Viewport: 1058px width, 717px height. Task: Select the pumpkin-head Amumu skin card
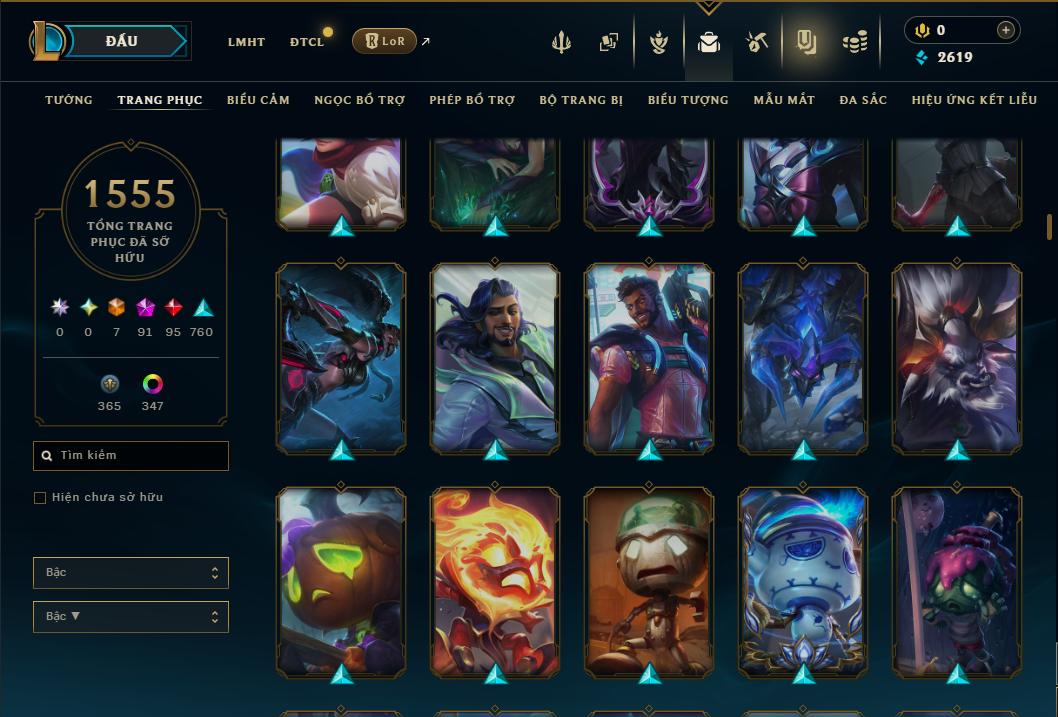tap(341, 580)
